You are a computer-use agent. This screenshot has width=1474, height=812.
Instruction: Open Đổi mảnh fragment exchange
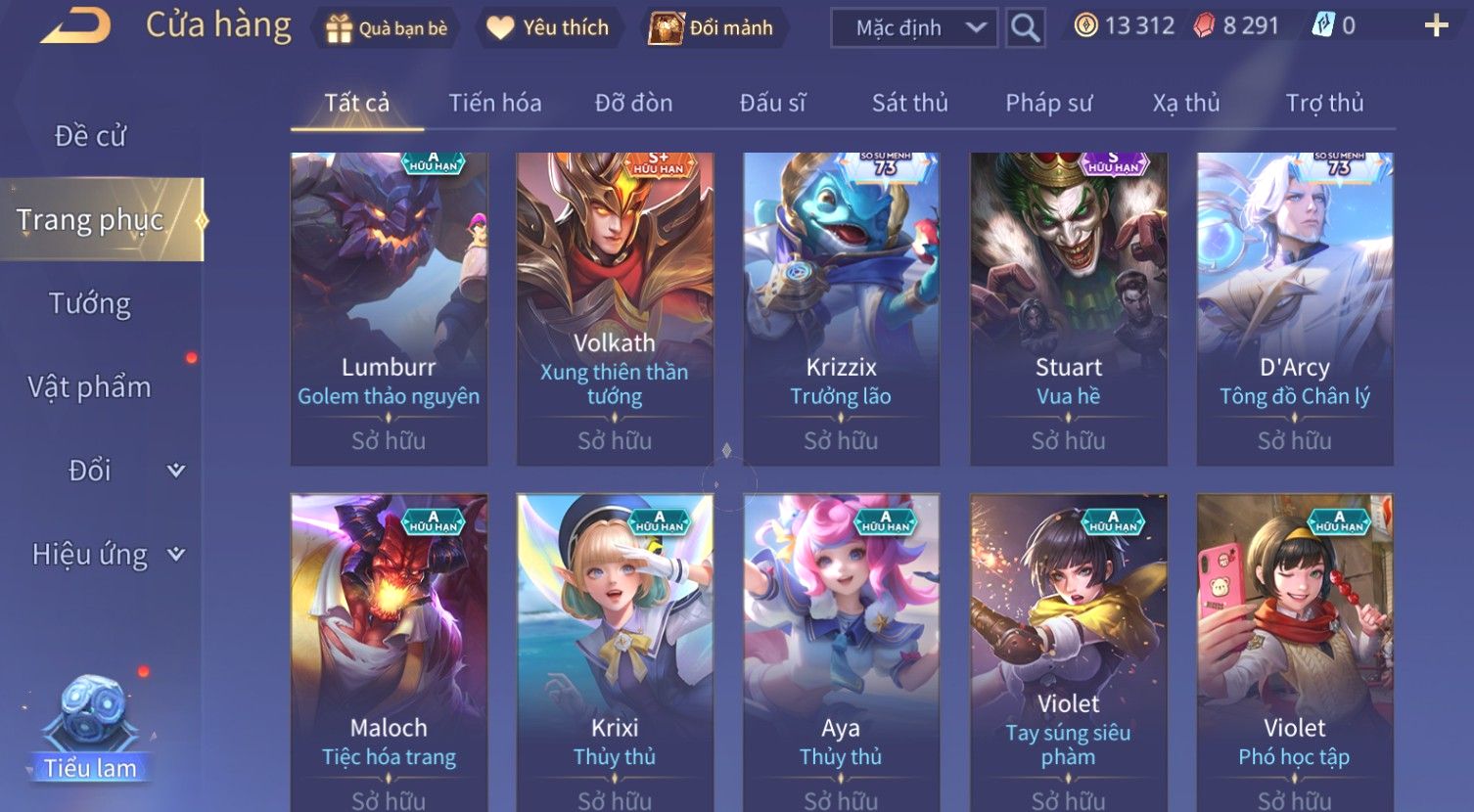[712, 28]
